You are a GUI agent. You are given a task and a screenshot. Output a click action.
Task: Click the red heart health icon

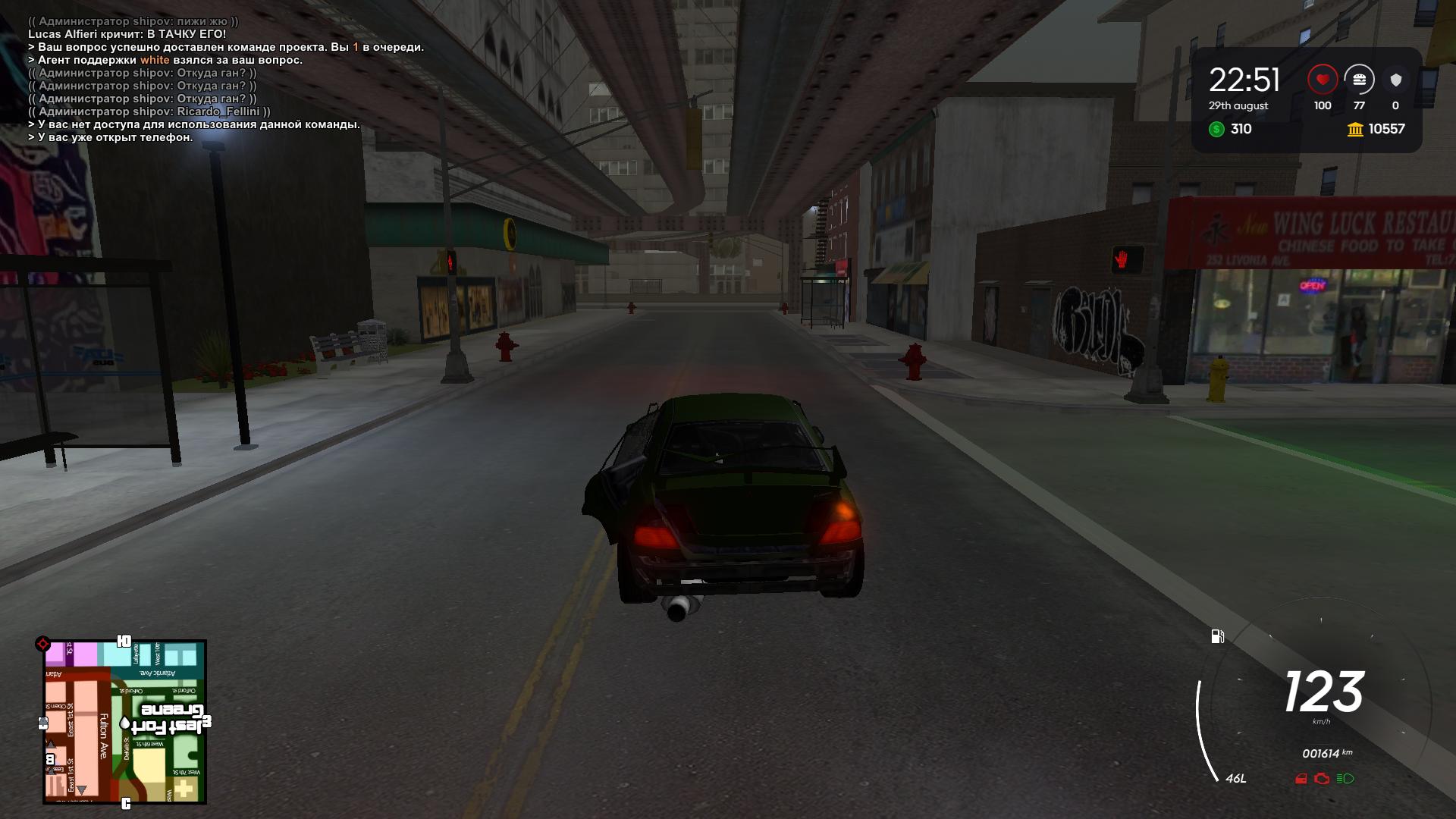(1323, 80)
